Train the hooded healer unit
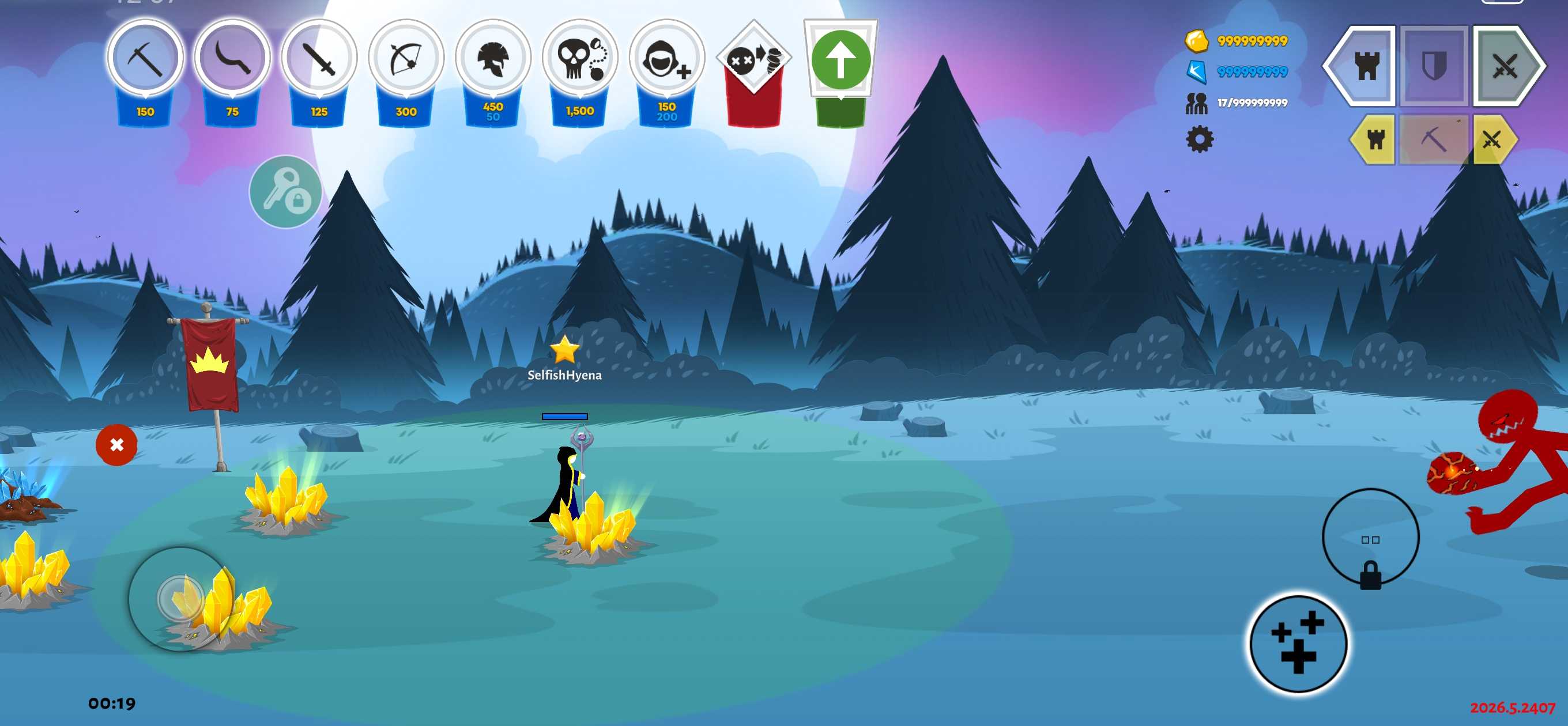This screenshot has width=1568, height=726. coord(666,59)
